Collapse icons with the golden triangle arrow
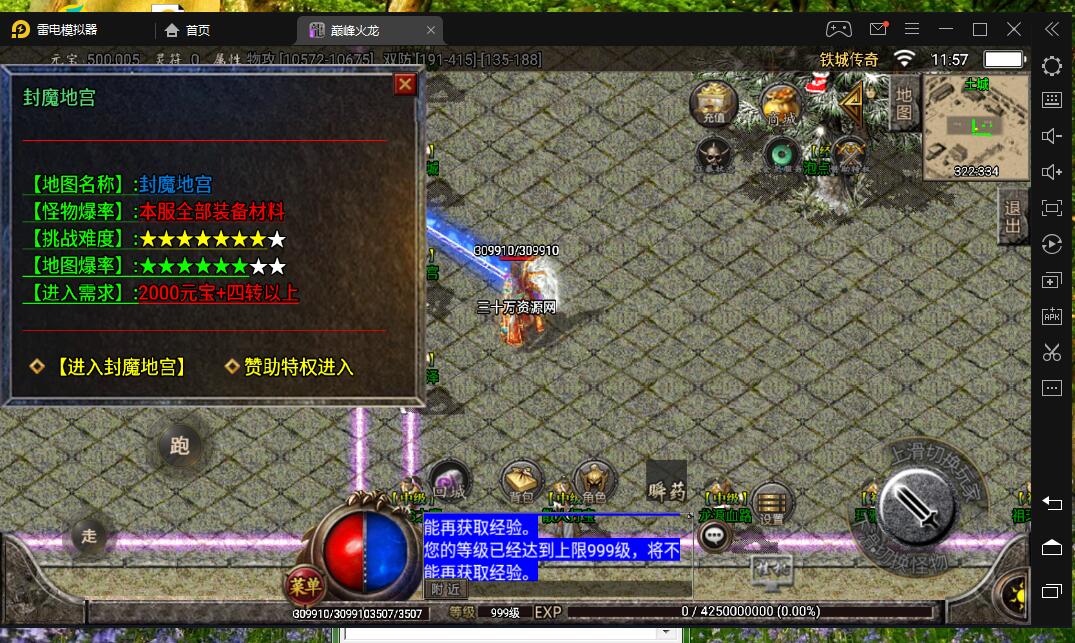Image resolution: width=1075 pixels, height=643 pixels. click(851, 102)
